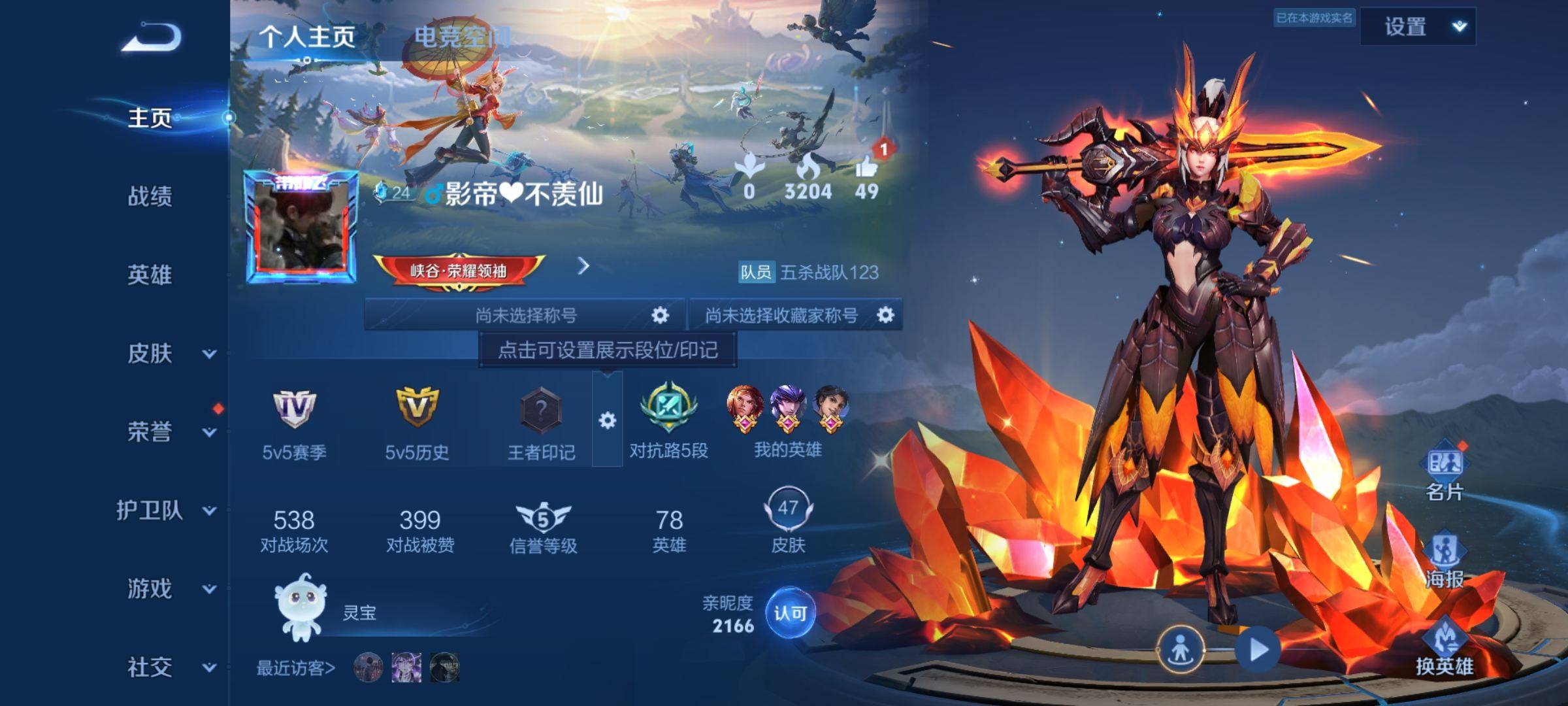The image size is (1568, 706).
Task: Choose a title via 尚未选择称号
Action: click(x=525, y=316)
